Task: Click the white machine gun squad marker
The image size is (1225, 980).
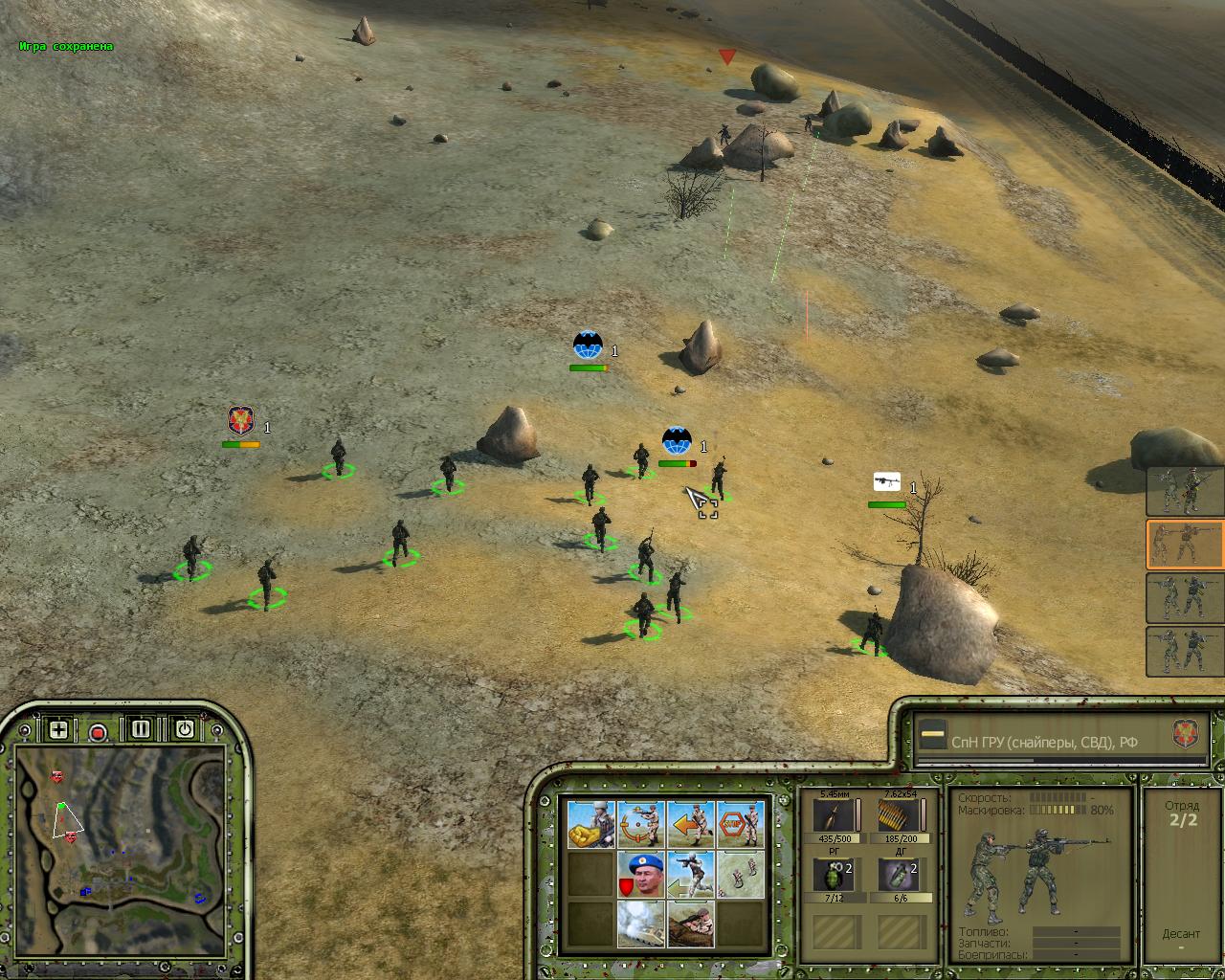Action: coord(887,482)
